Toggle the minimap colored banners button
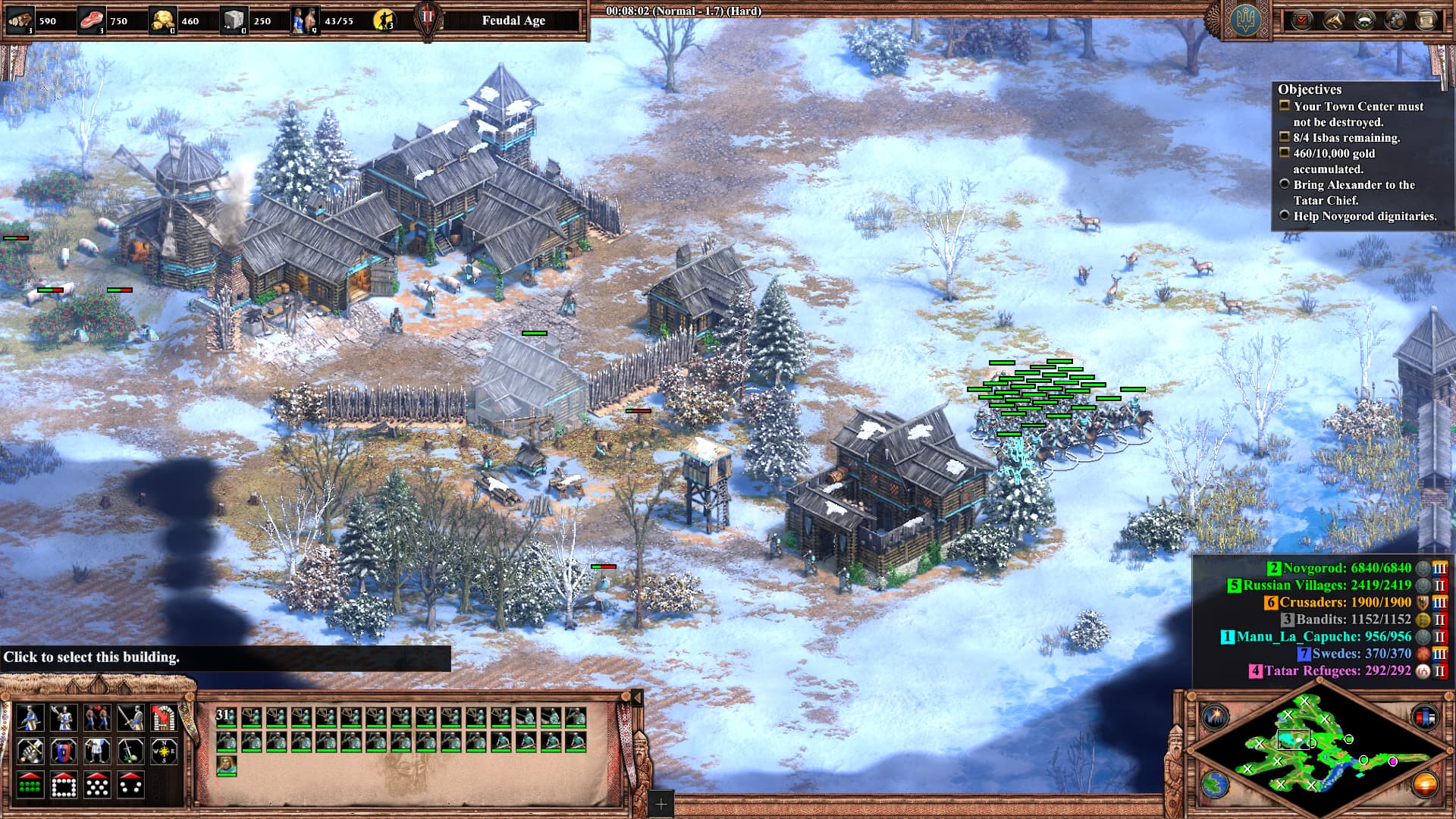Screen dimensions: 1456x819 1426,716
